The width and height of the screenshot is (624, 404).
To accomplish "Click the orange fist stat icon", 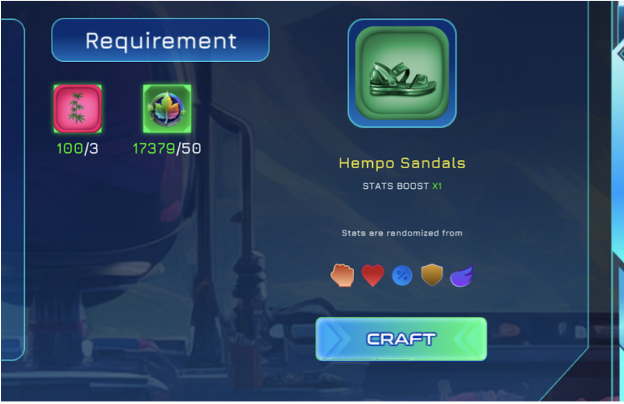I will click(343, 275).
